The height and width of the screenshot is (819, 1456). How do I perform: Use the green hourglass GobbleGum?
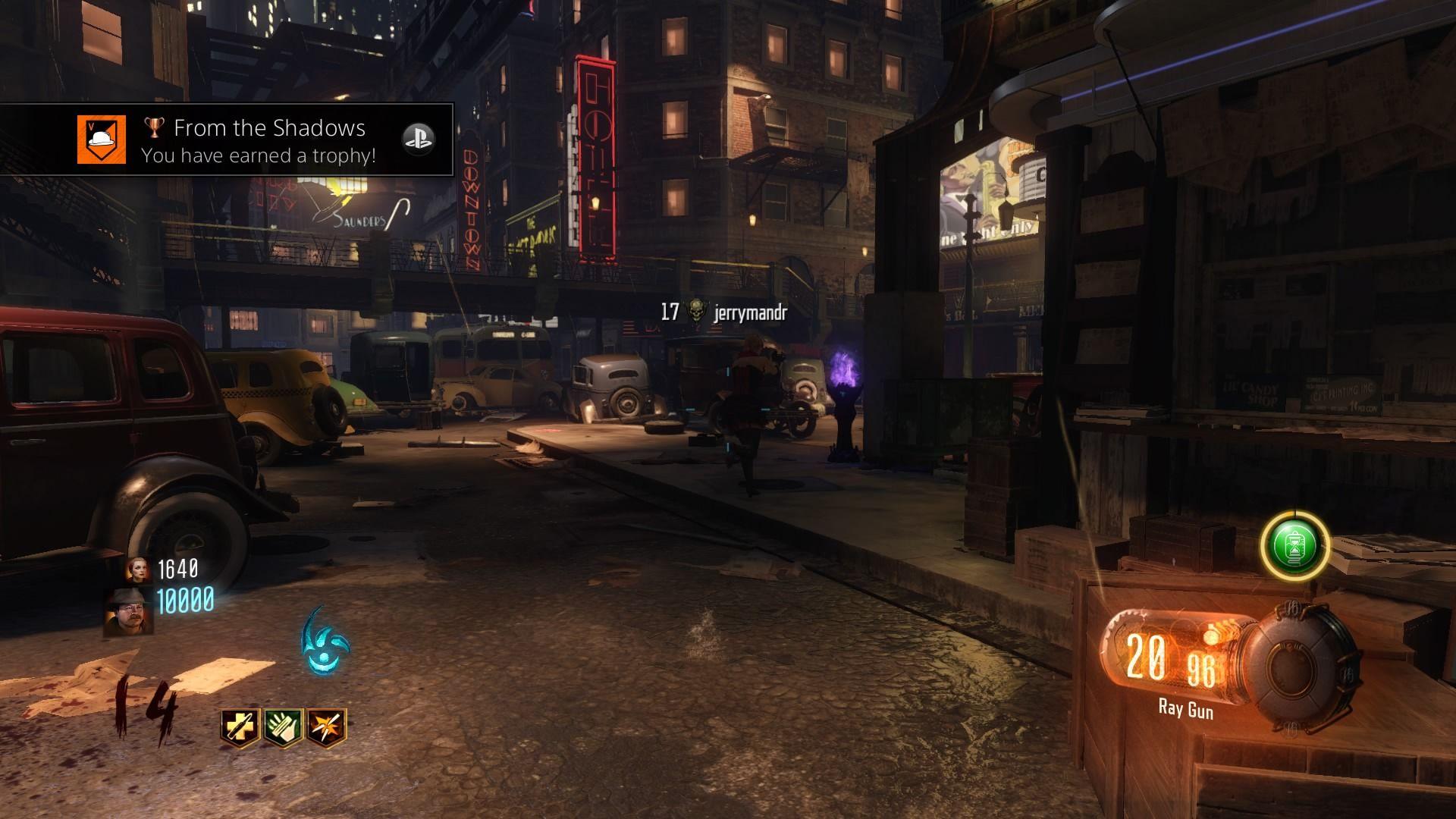1294,546
